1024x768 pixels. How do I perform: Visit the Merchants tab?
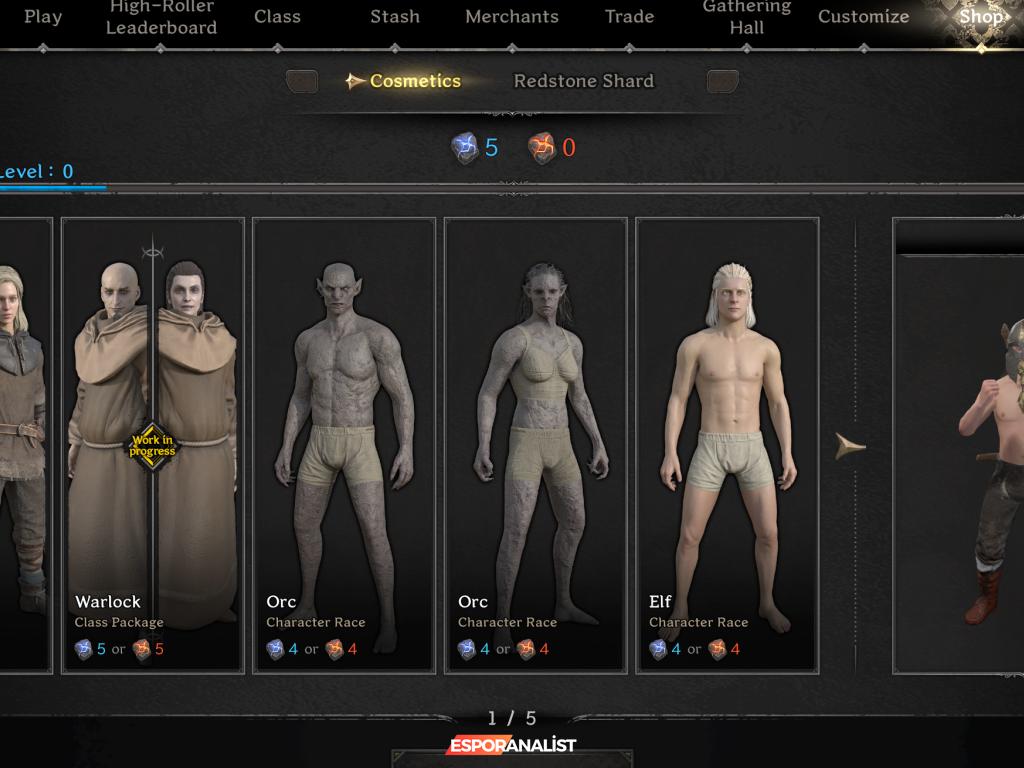tap(512, 17)
